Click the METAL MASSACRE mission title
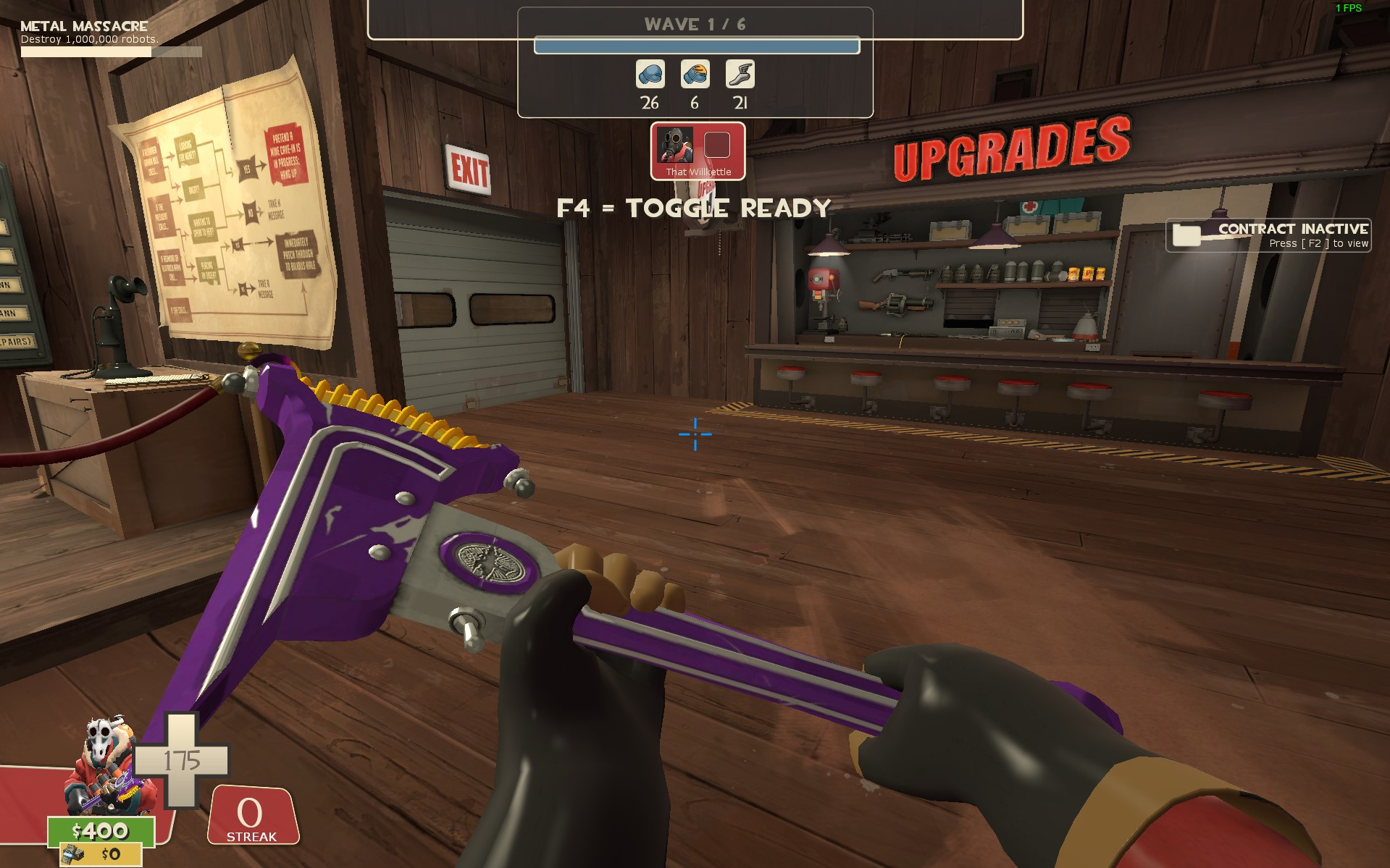Viewport: 1390px width, 868px height. pos(83,25)
